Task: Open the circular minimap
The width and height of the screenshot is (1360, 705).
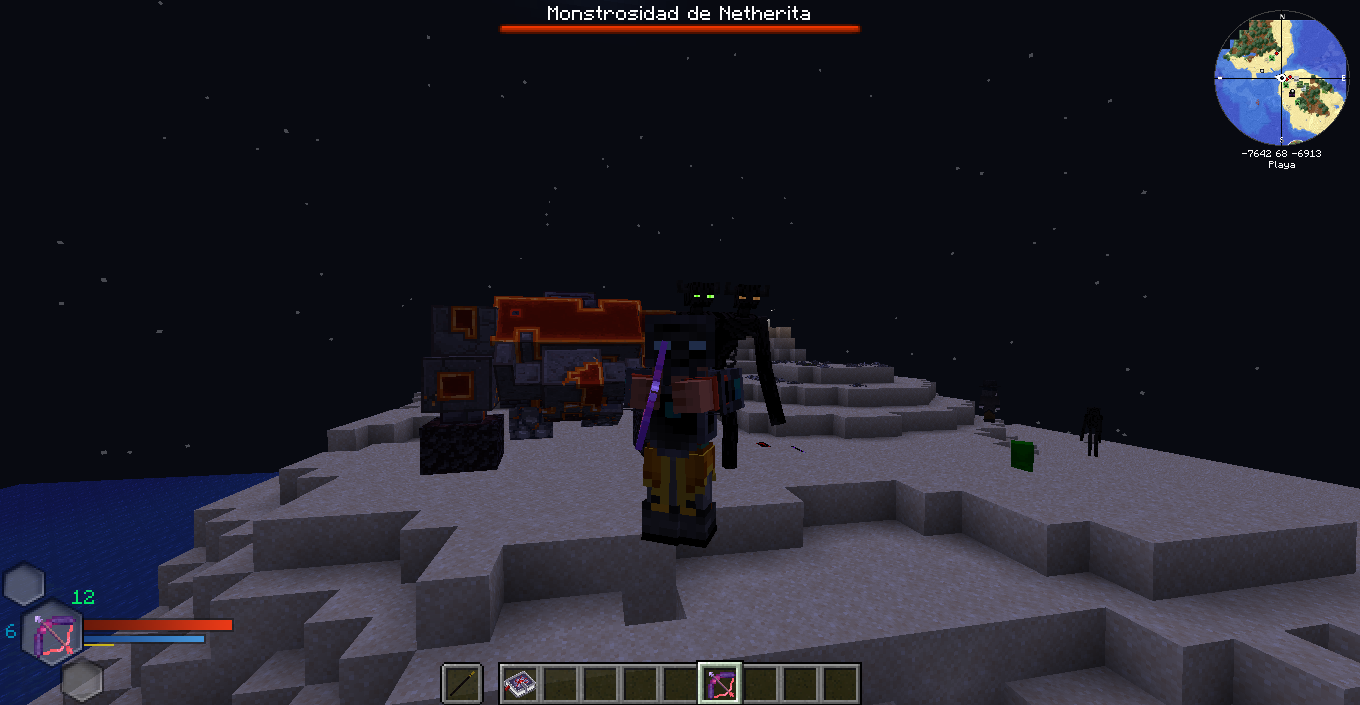Action: (1281, 77)
